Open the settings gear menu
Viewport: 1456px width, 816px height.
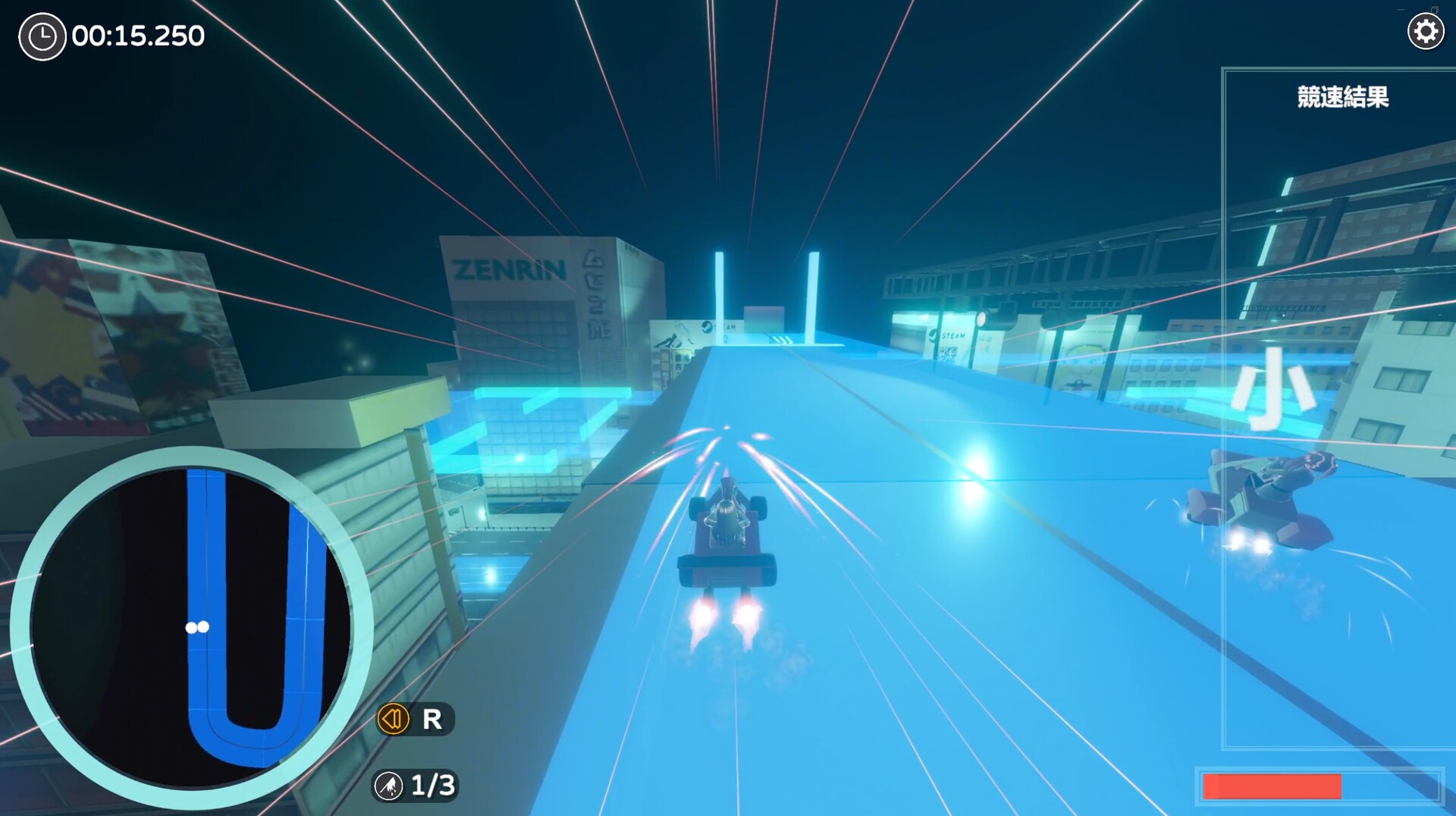[x=1426, y=31]
